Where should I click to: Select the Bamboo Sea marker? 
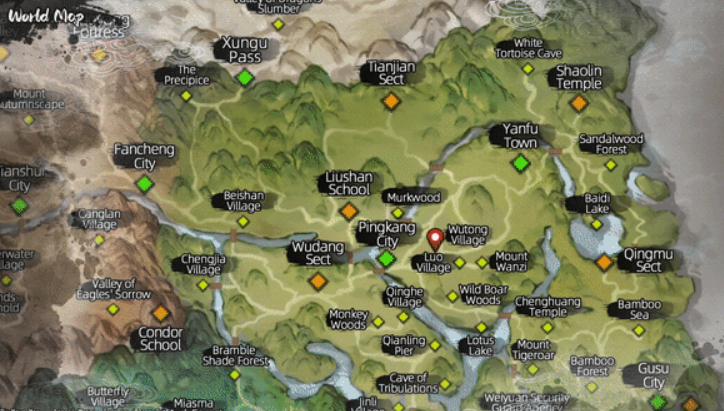(639, 329)
